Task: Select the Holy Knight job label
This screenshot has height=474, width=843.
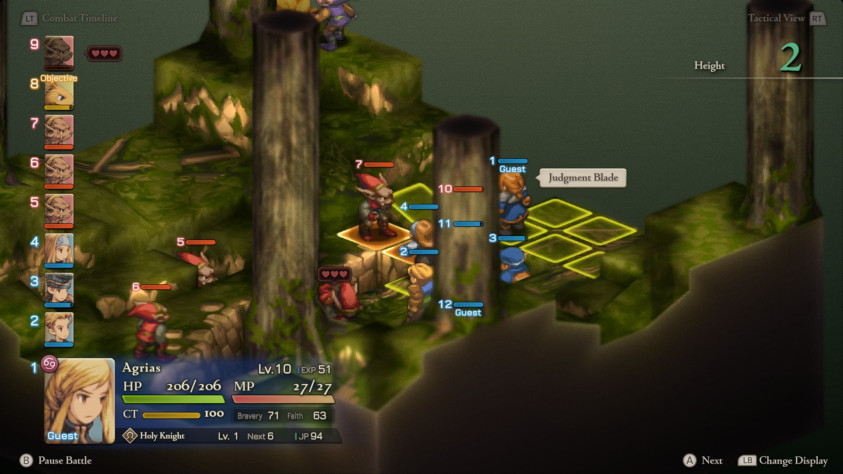Action: (163, 436)
